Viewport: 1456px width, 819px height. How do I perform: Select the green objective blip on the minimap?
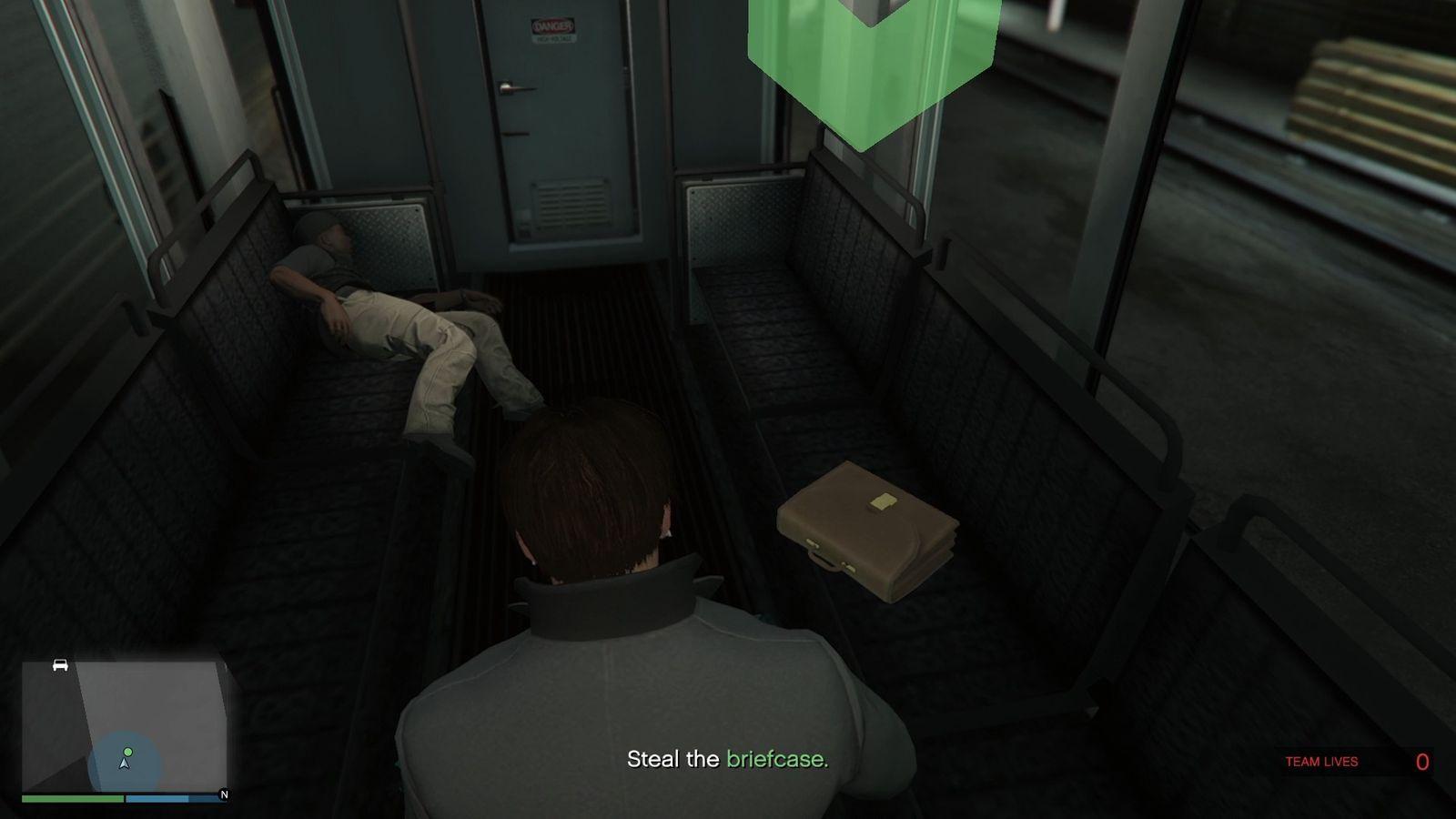coord(128,752)
